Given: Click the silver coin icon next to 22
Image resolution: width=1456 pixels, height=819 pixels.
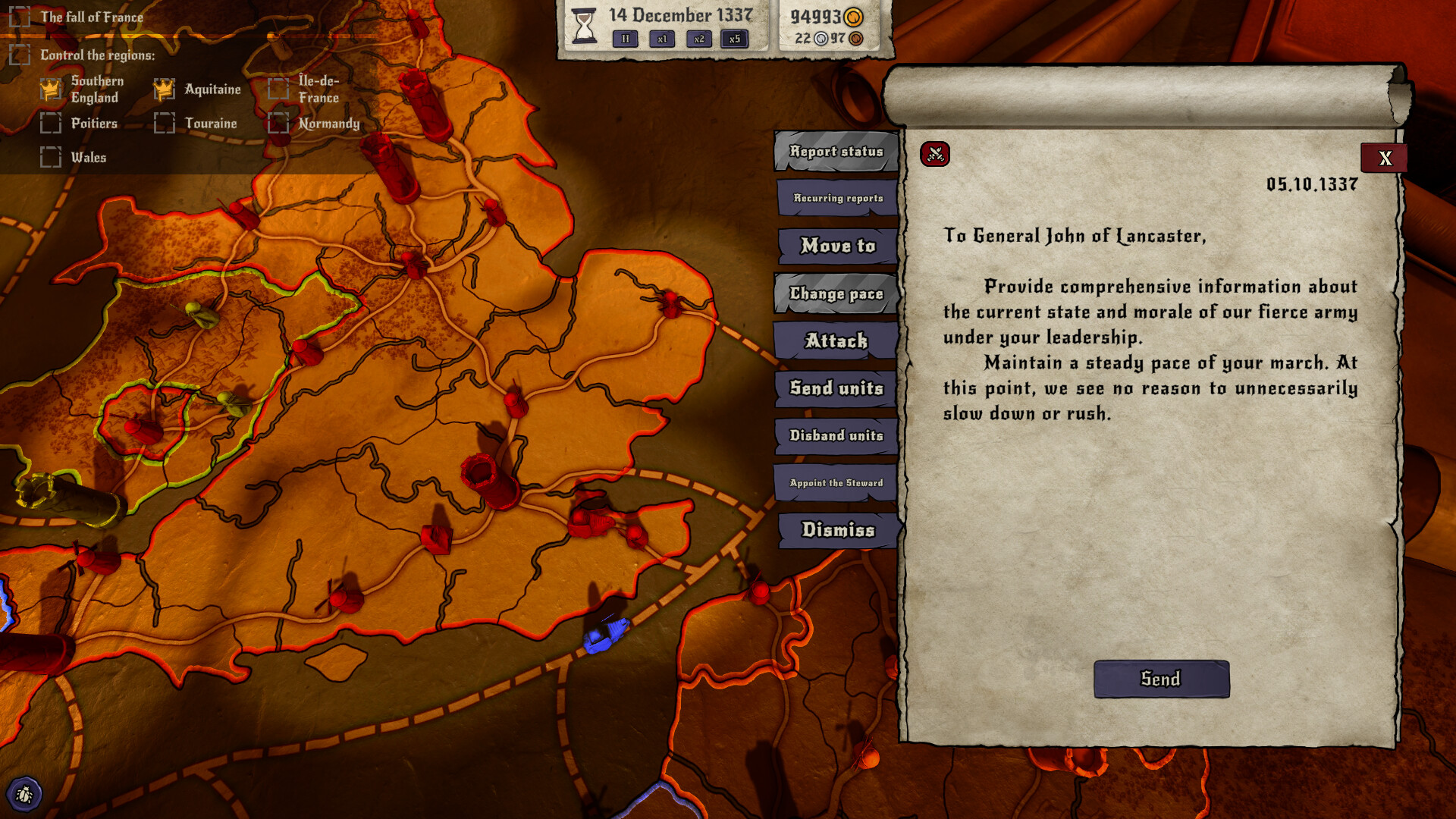Looking at the screenshot, I should point(821,39).
